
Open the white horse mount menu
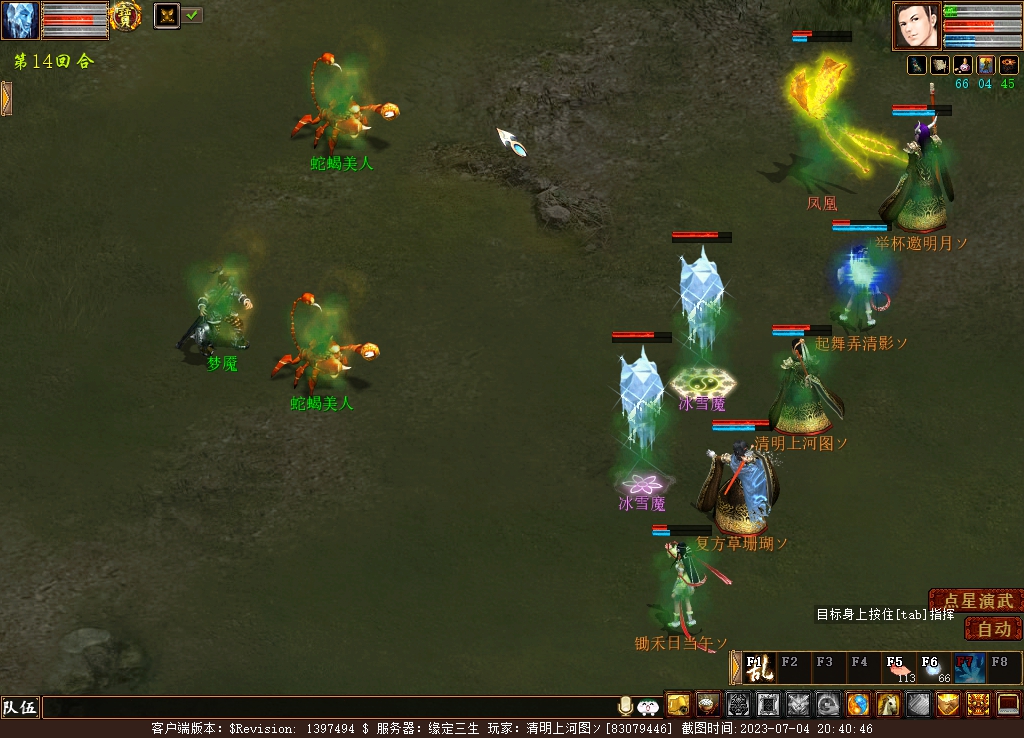pos(889,705)
